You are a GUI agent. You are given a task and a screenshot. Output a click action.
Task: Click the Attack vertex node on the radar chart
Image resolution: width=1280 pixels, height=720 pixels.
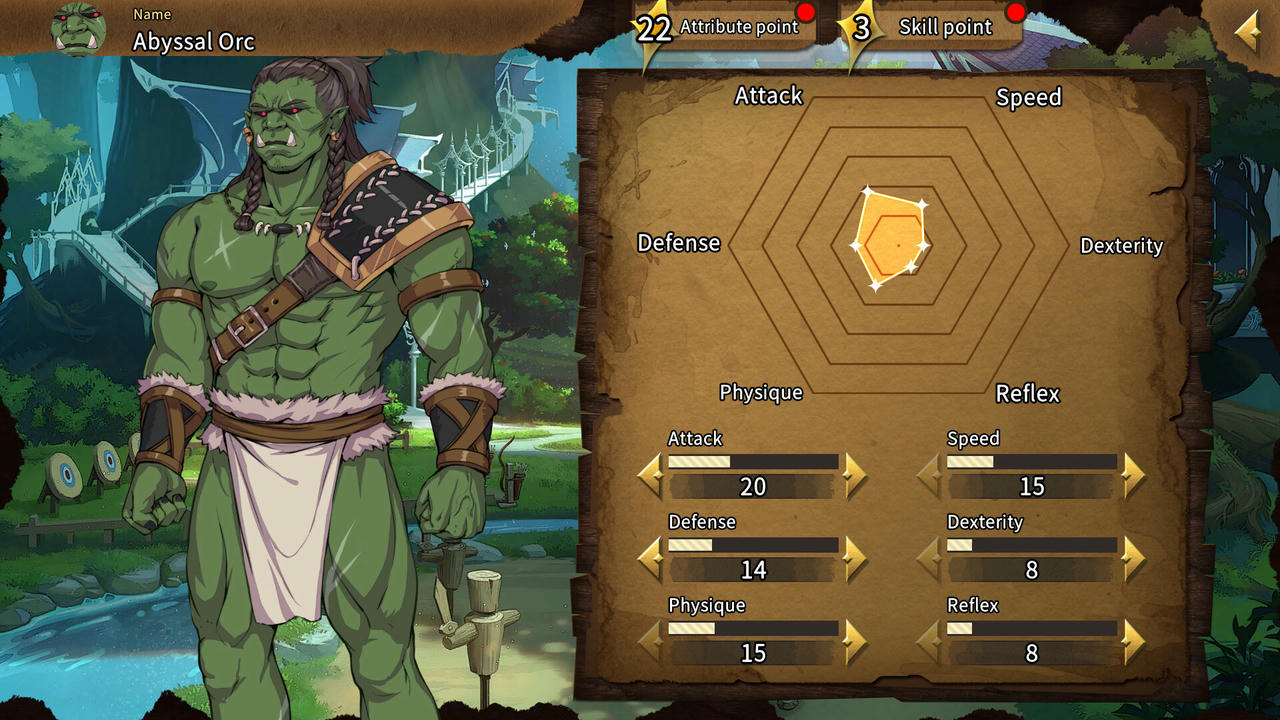(866, 189)
